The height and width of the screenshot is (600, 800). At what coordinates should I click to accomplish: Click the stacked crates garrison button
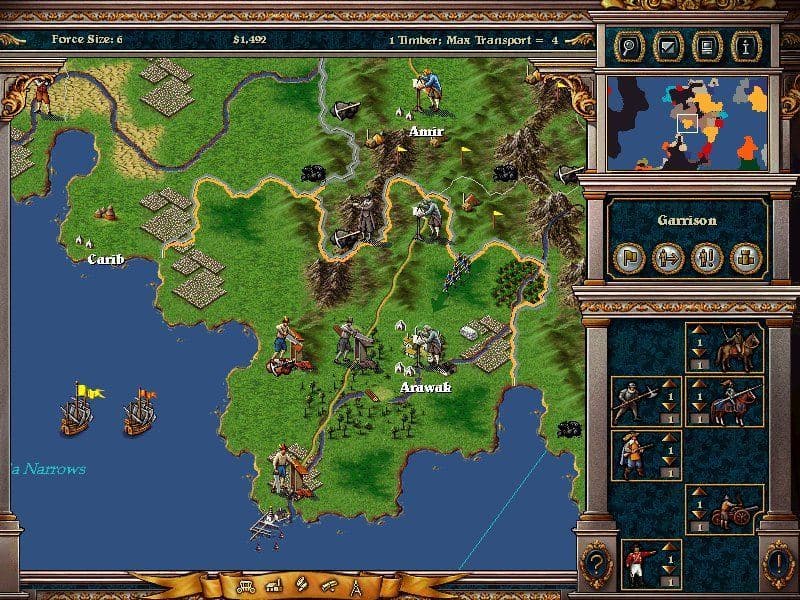pyautogui.click(x=746, y=259)
